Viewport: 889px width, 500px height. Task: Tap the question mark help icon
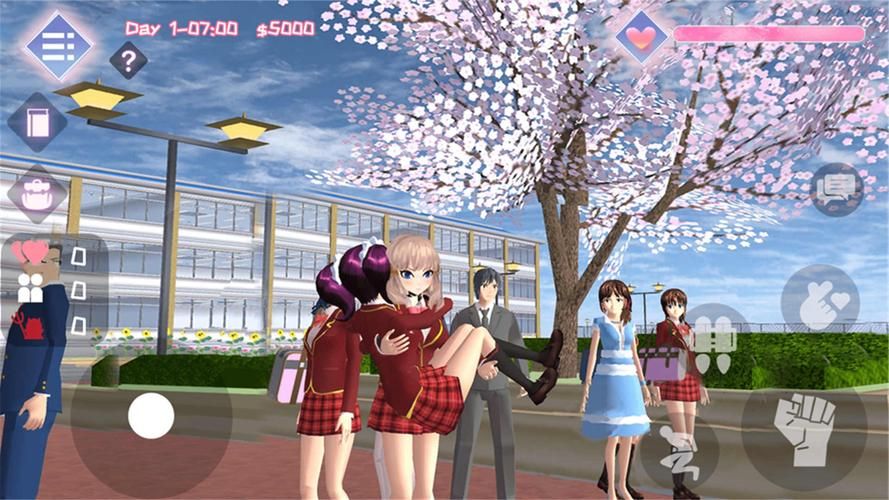tap(128, 61)
